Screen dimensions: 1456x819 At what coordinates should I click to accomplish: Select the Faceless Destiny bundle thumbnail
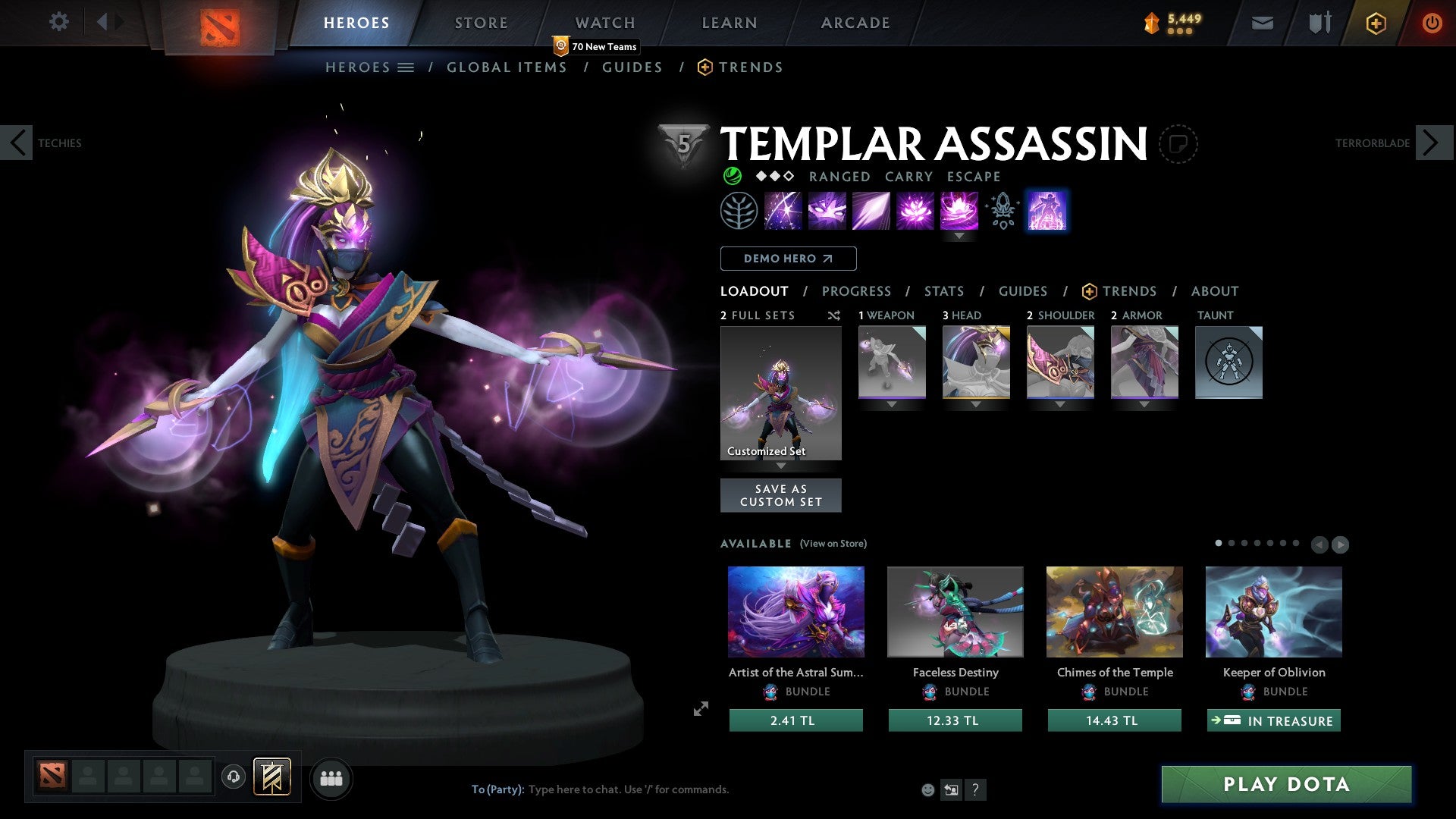[955, 611]
